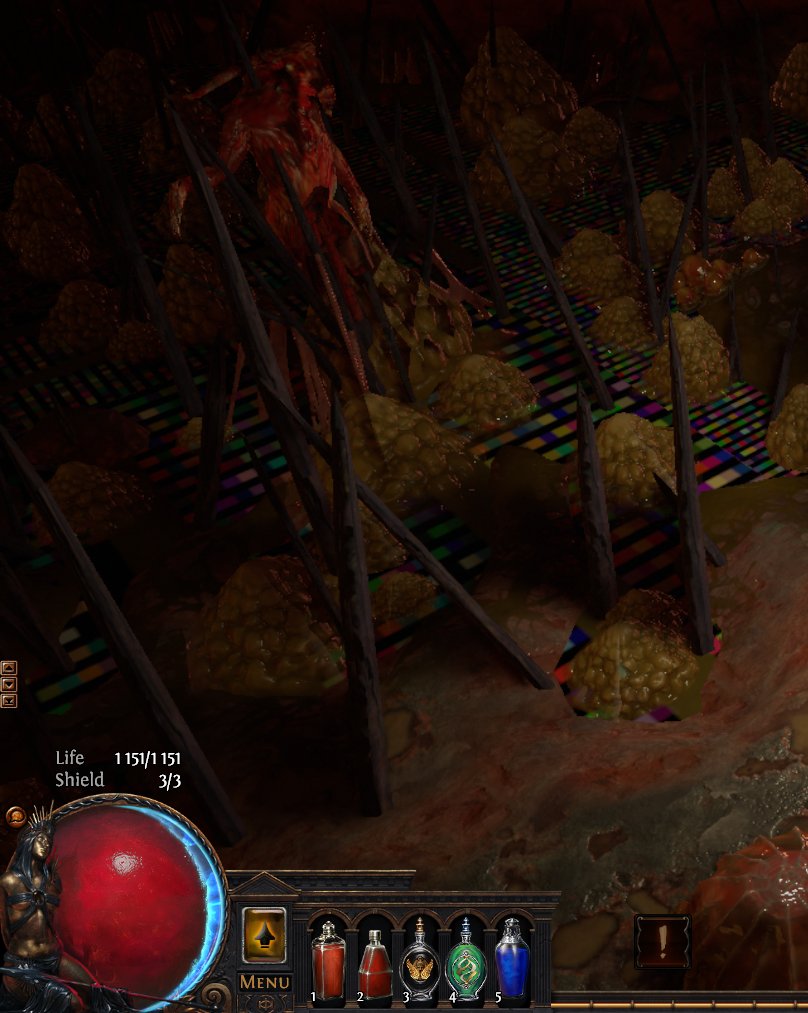
Task: Click the top small arrow button on left edge
Action: coord(9,668)
